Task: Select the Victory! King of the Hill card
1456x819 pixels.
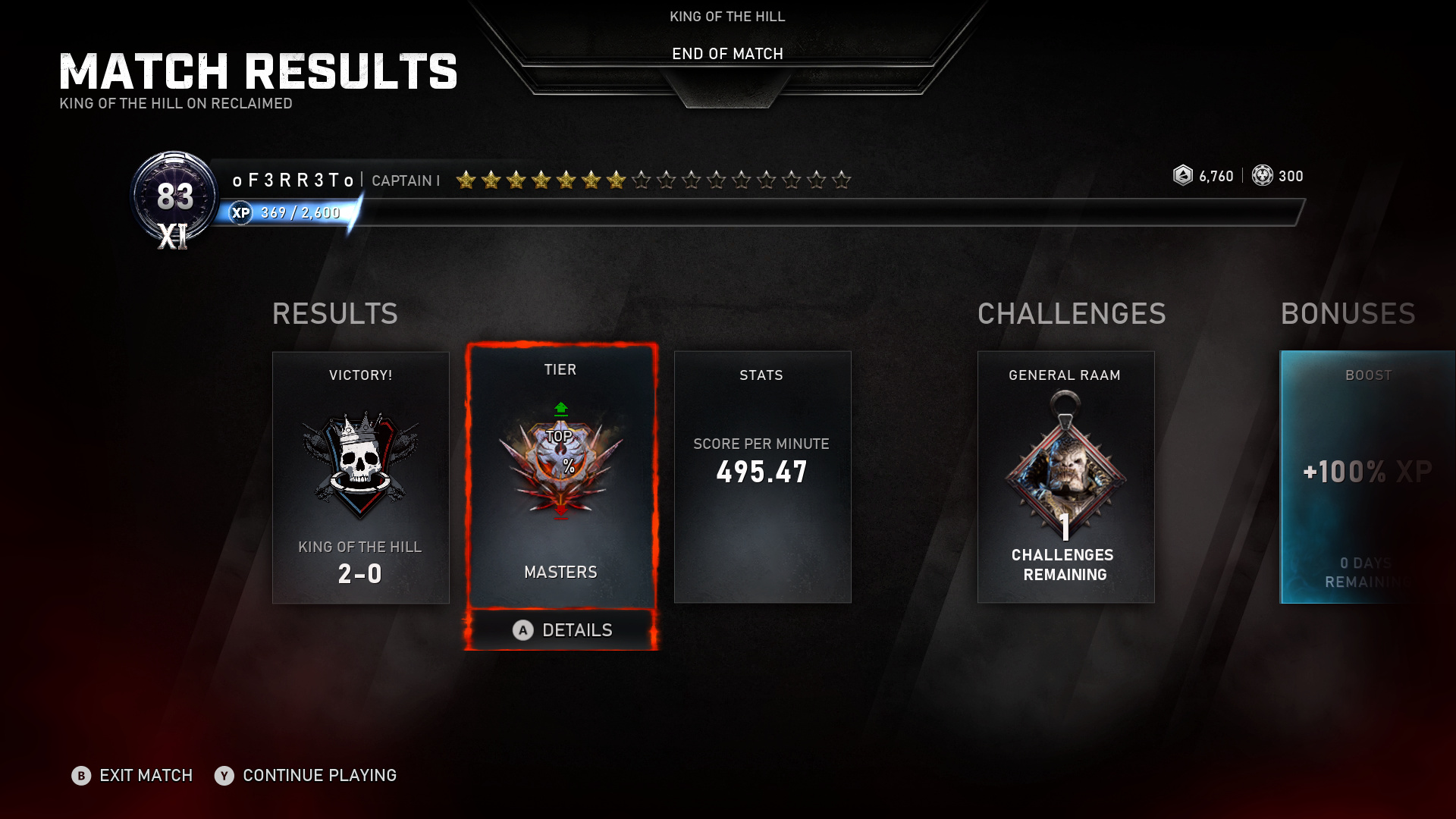Action: tap(360, 477)
